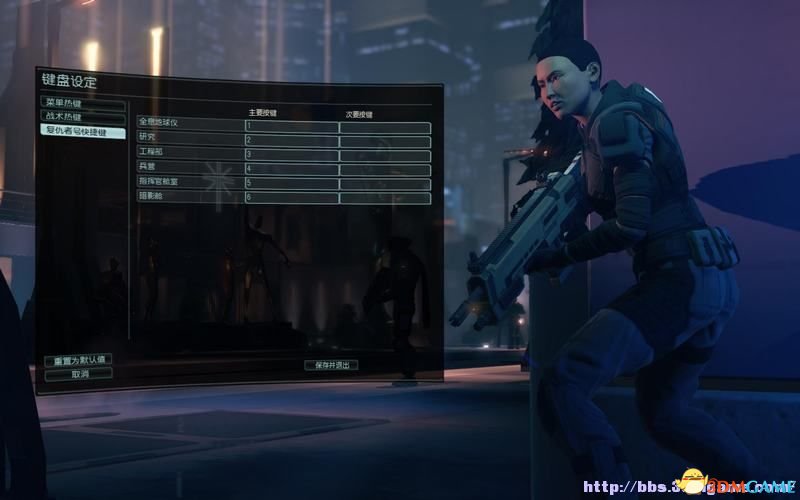
Task: Select the primary key box for 工程部
Action: tap(291, 155)
